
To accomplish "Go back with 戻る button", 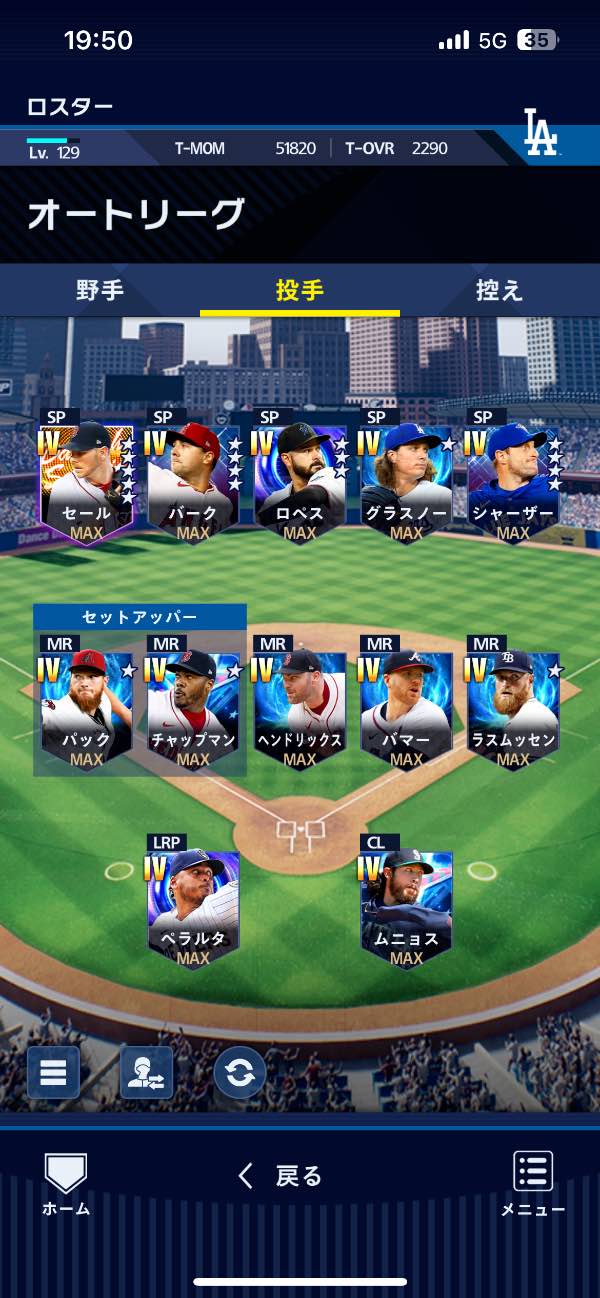I will click(x=282, y=1176).
